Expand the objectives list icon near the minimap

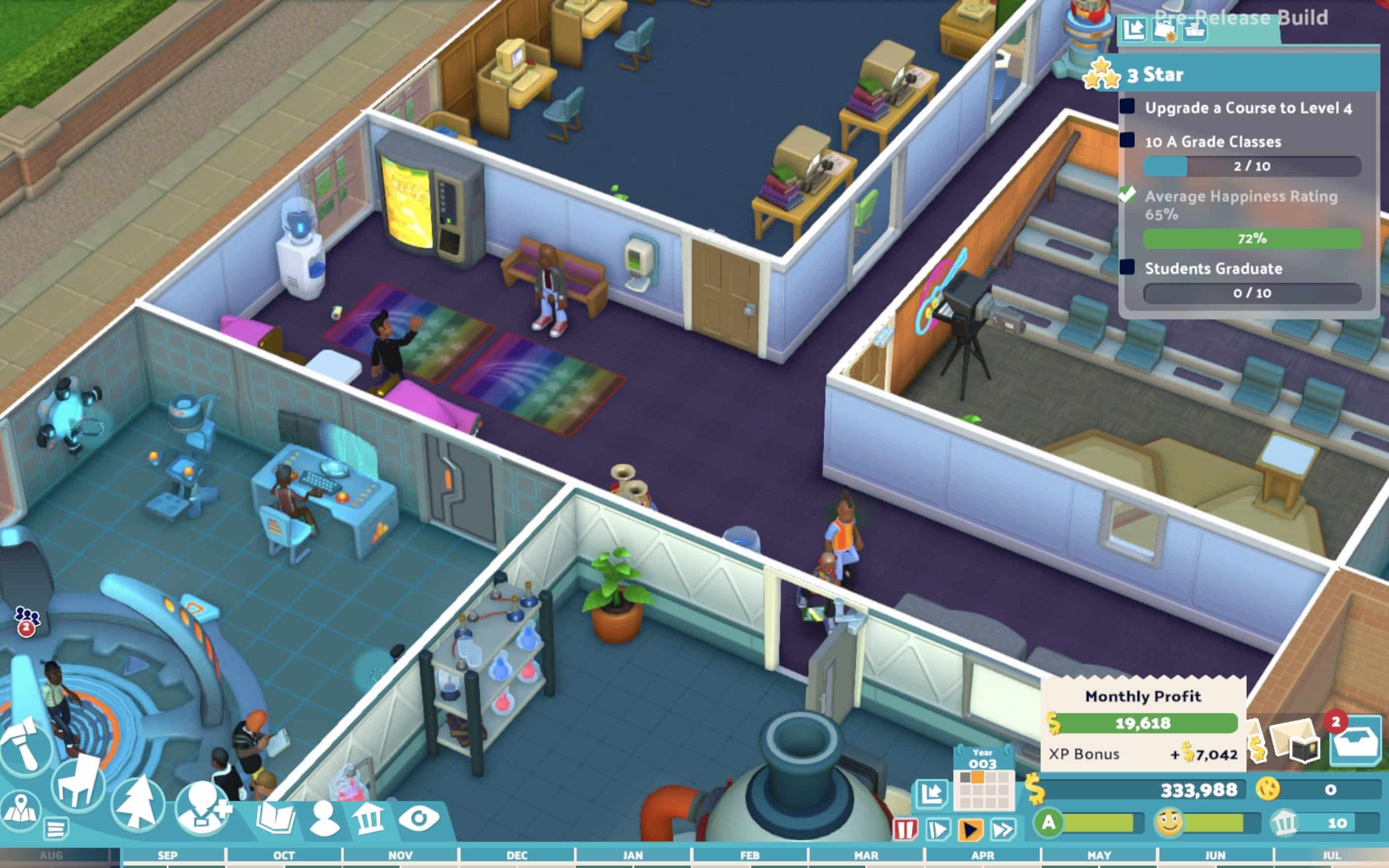point(56,829)
